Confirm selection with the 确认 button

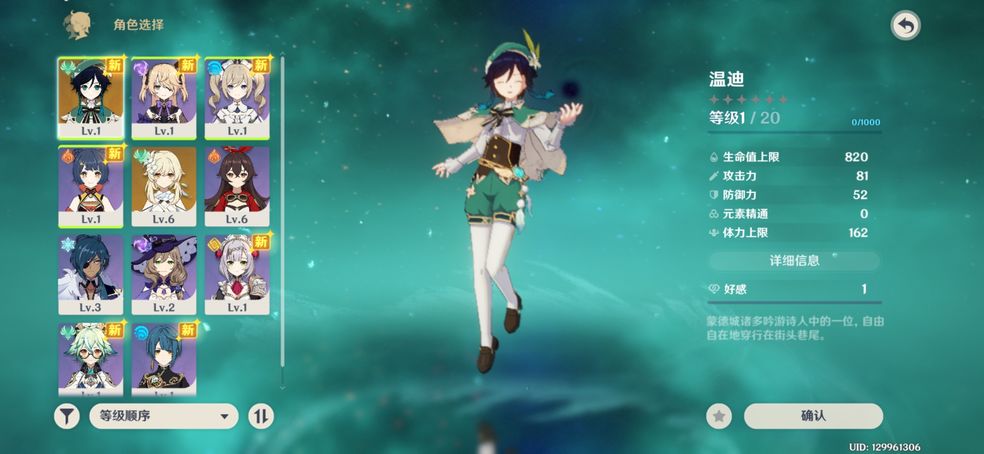813,416
